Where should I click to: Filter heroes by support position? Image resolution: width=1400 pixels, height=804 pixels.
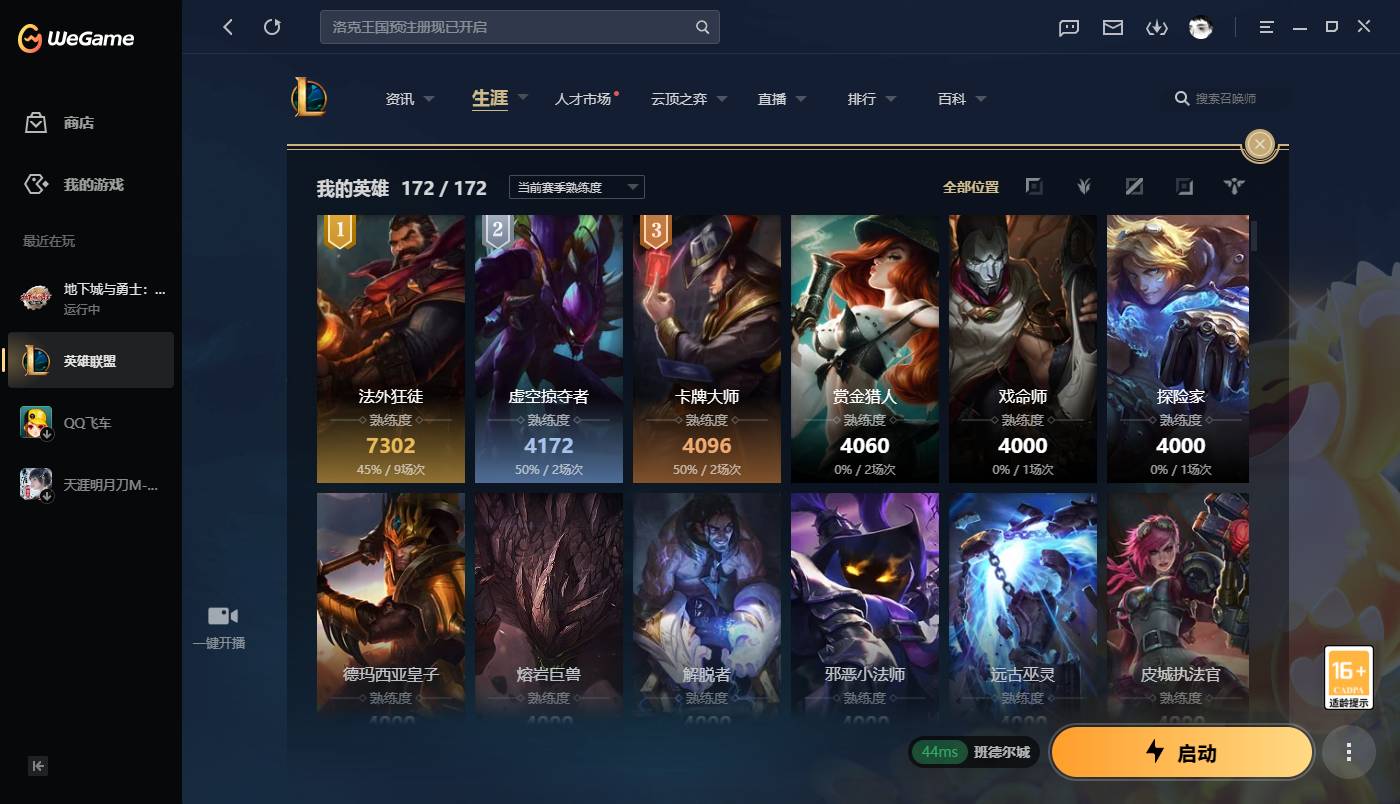[x=1234, y=186]
